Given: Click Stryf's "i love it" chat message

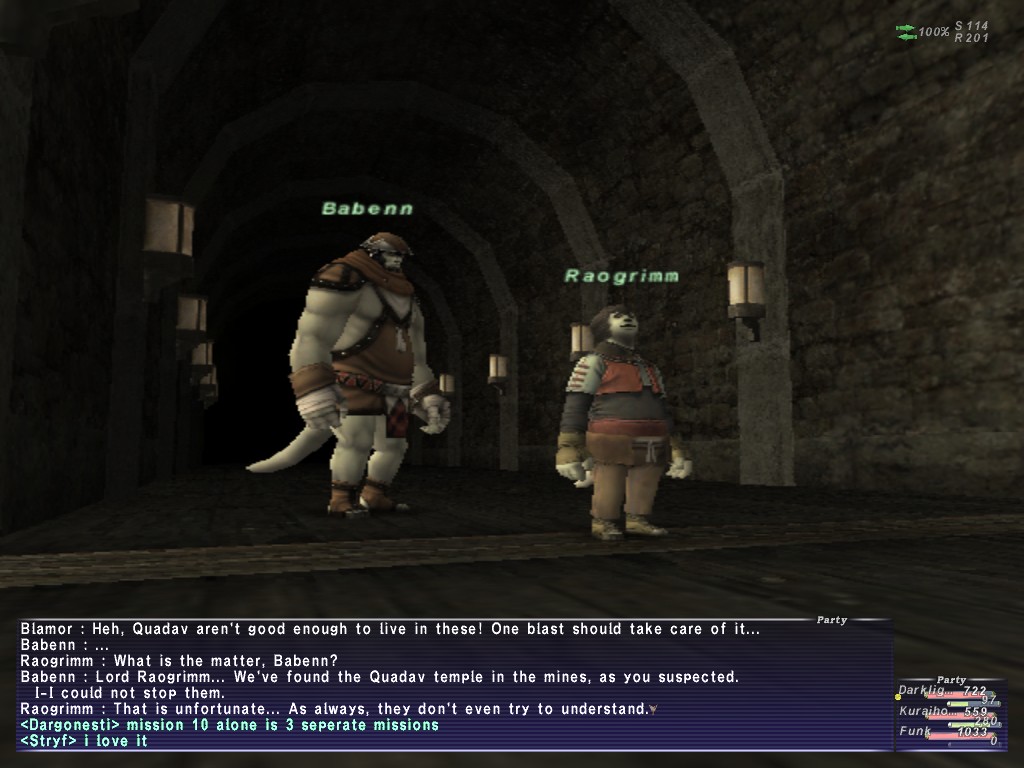Looking at the screenshot, I should pyautogui.click(x=84, y=741).
